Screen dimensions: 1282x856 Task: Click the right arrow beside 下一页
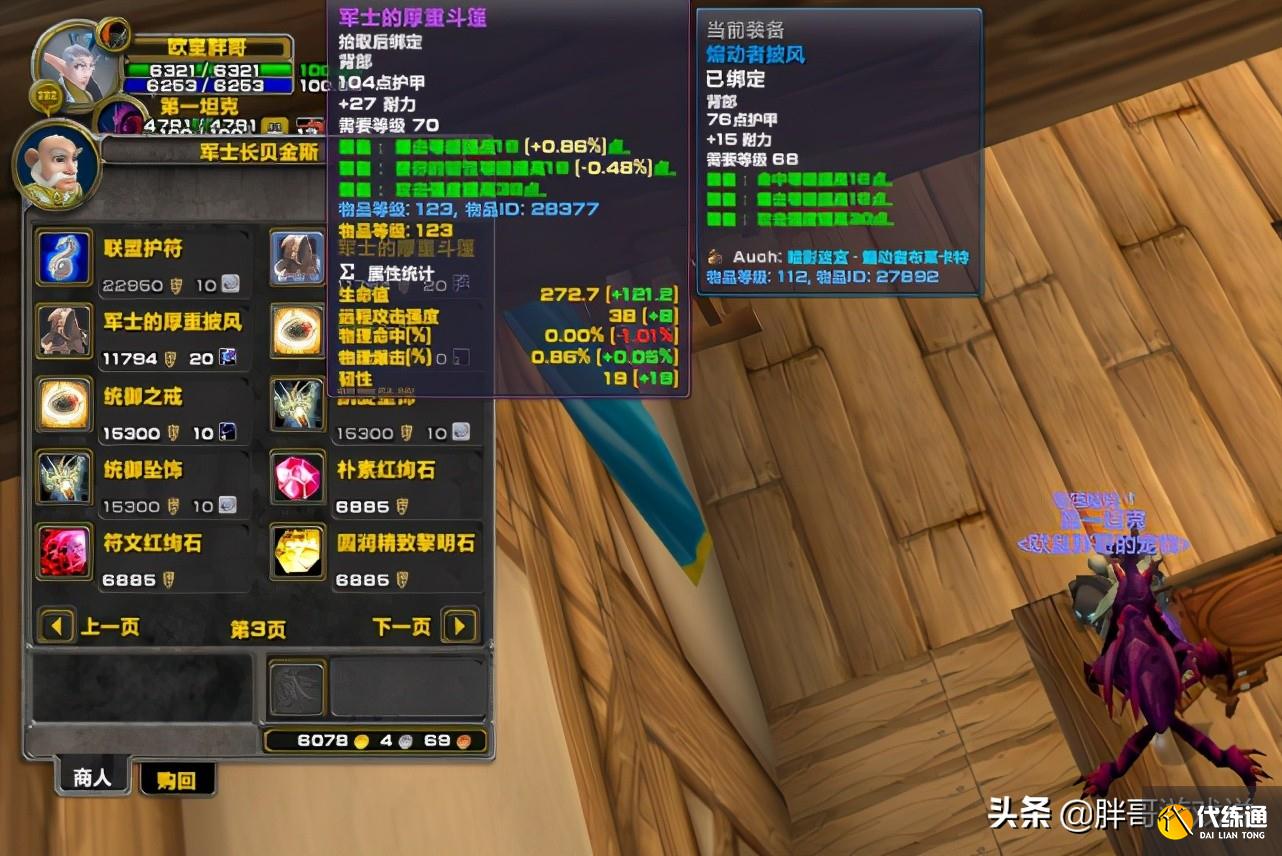(x=459, y=625)
